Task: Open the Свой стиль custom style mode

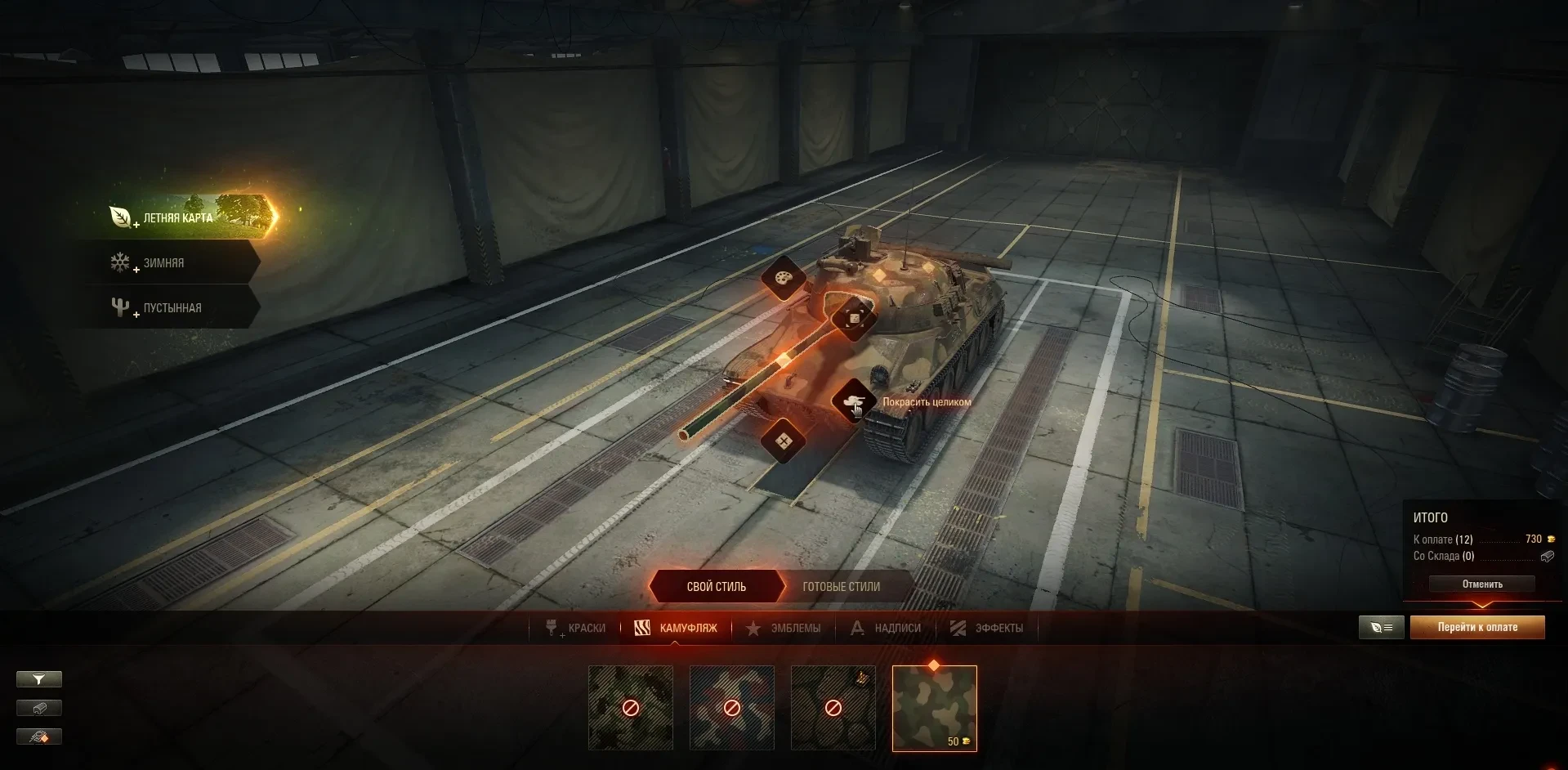Action: pos(716,587)
